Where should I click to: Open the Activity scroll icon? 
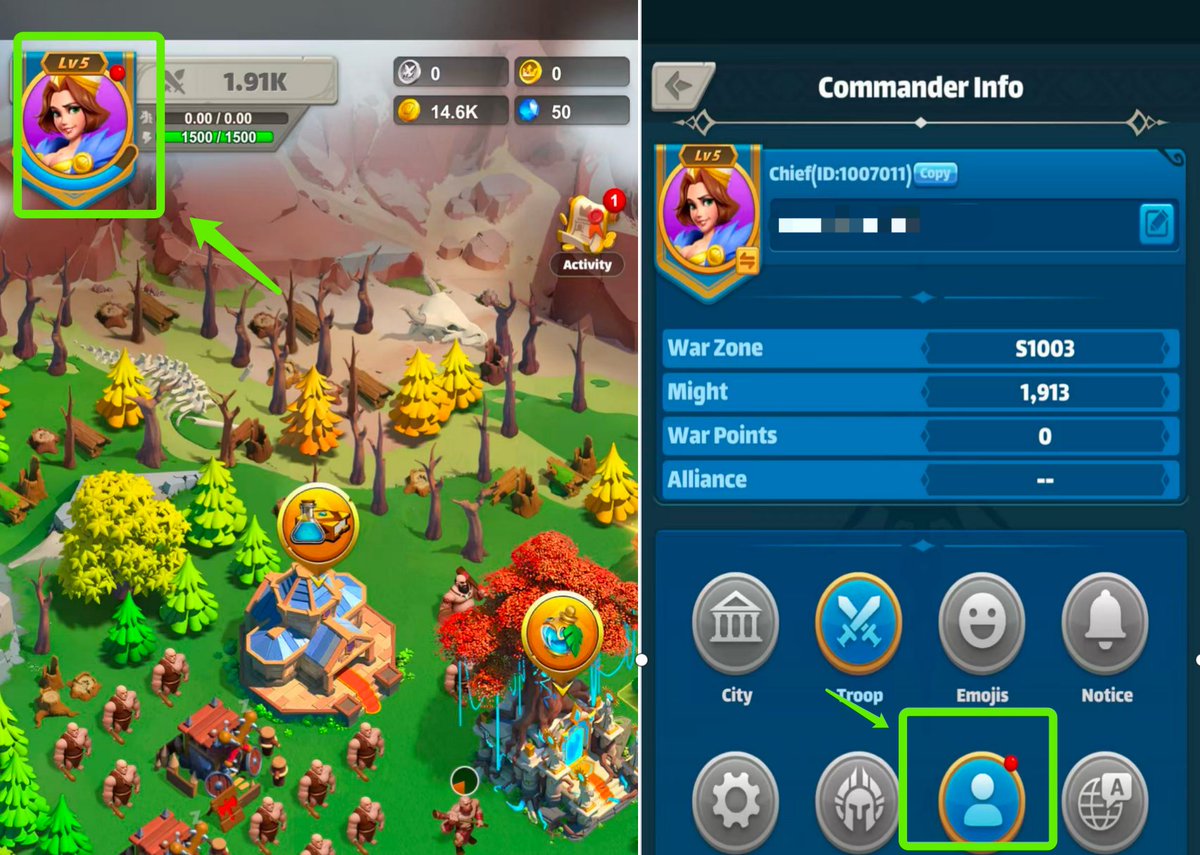586,230
